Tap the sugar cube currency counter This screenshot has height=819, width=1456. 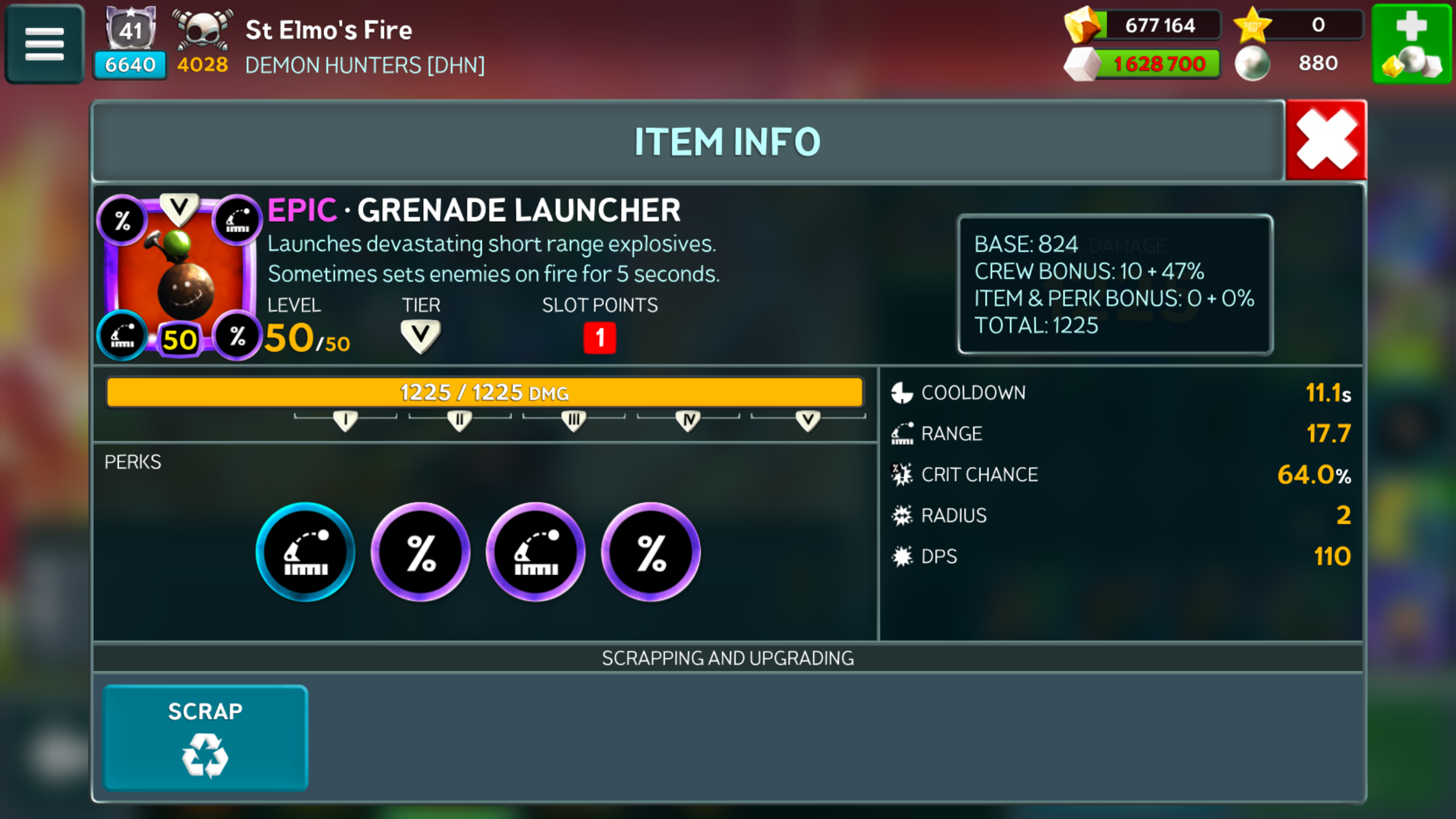coord(1143,64)
